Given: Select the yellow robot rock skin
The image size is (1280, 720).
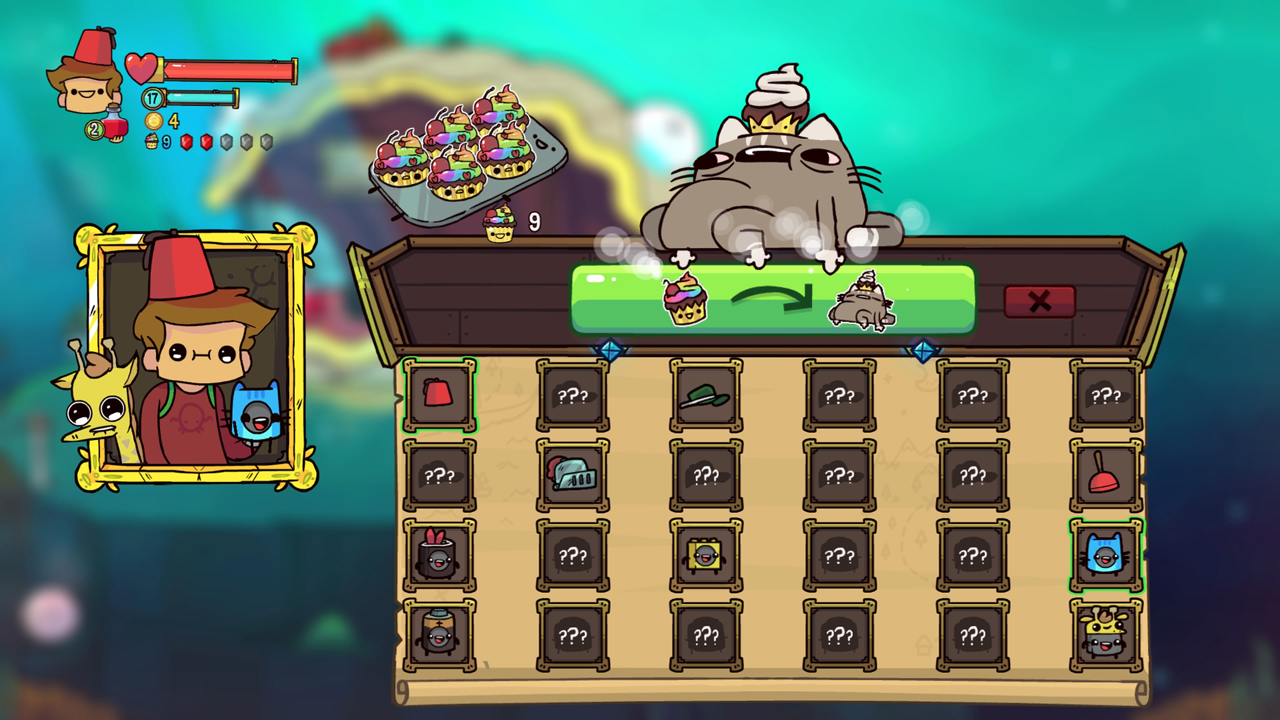Looking at the screenshot, I should point(706,555).
